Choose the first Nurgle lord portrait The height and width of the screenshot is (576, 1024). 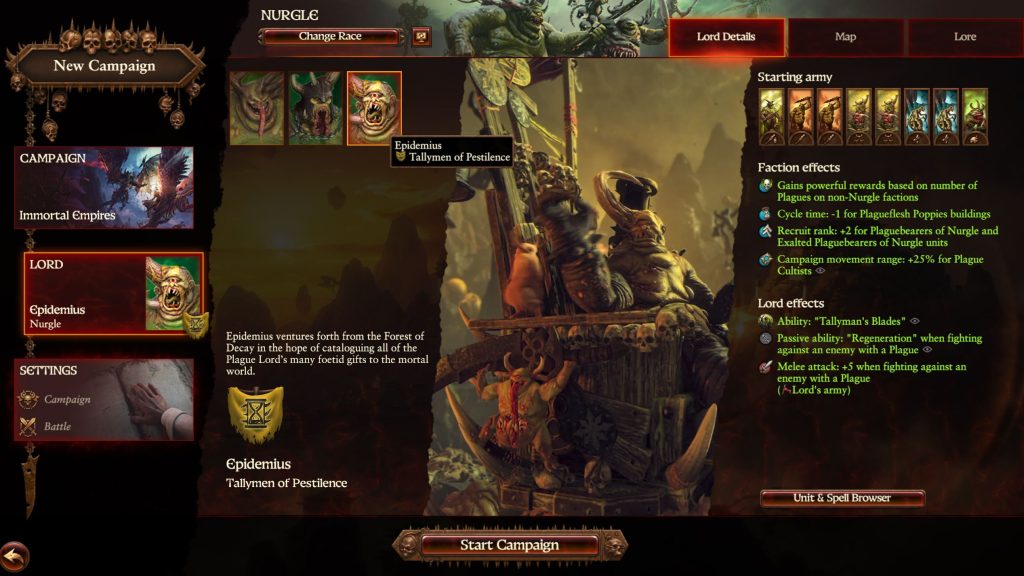256,108
